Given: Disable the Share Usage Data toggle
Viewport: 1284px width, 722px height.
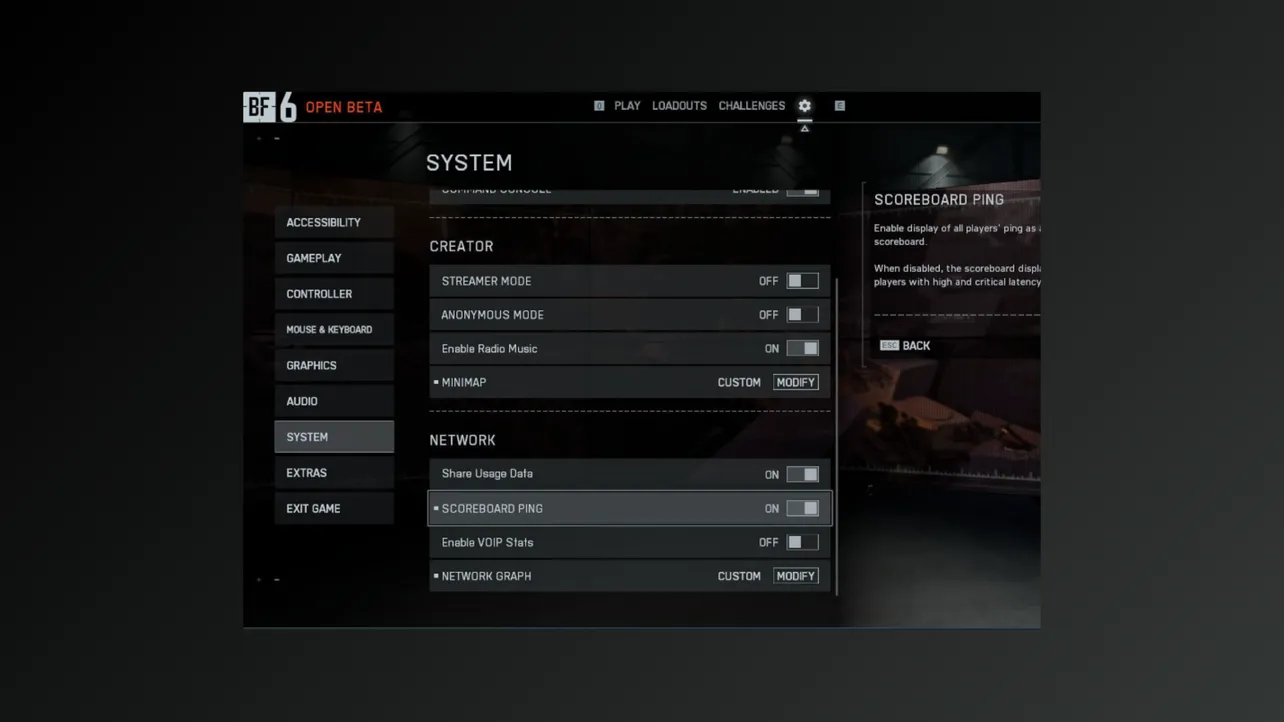Looking at the screenshot, I should pyautogui.click(x=802, y=474).
